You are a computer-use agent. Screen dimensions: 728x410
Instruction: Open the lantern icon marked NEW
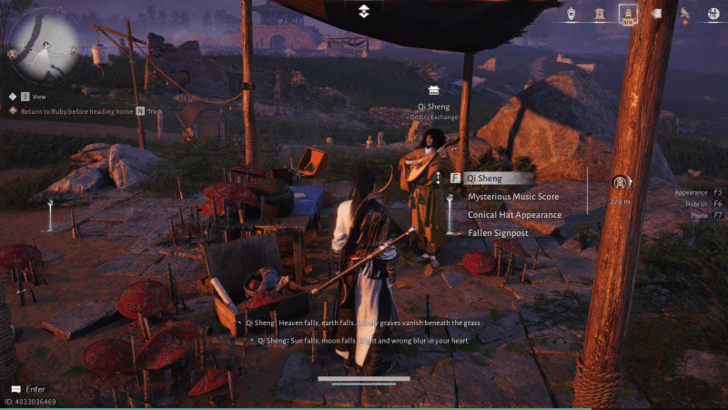[x=628, y=14]
